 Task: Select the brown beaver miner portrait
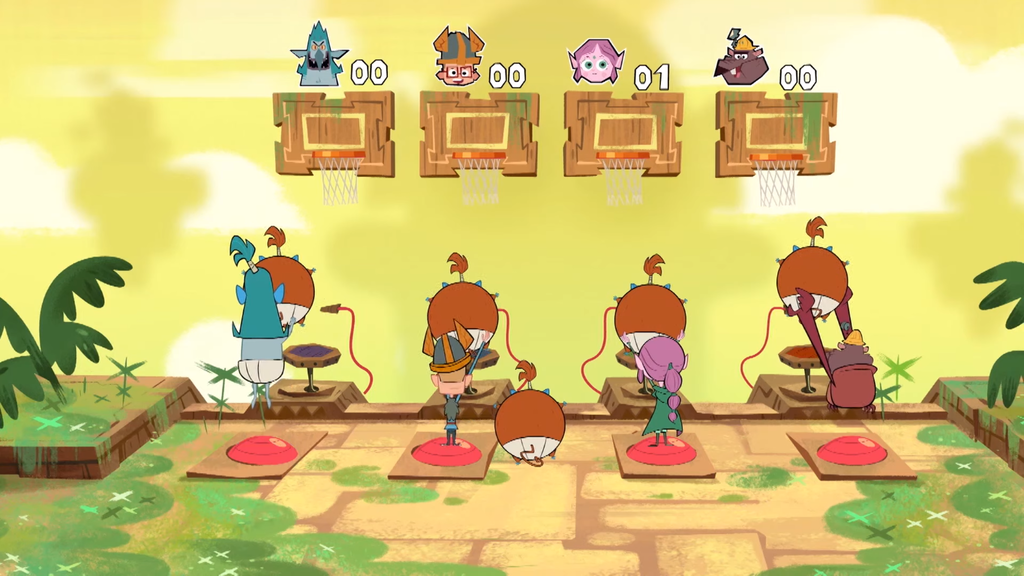coord(741,59)
